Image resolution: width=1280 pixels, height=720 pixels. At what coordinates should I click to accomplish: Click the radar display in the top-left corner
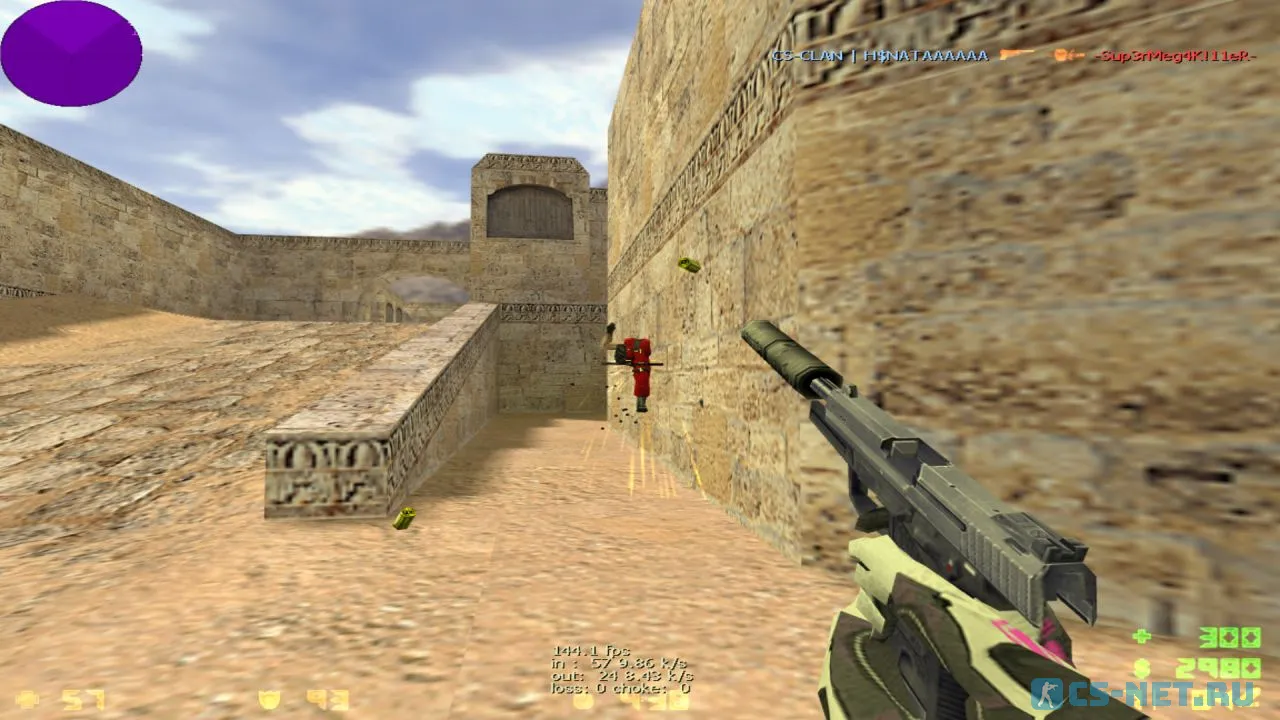[x=70, y=55]
